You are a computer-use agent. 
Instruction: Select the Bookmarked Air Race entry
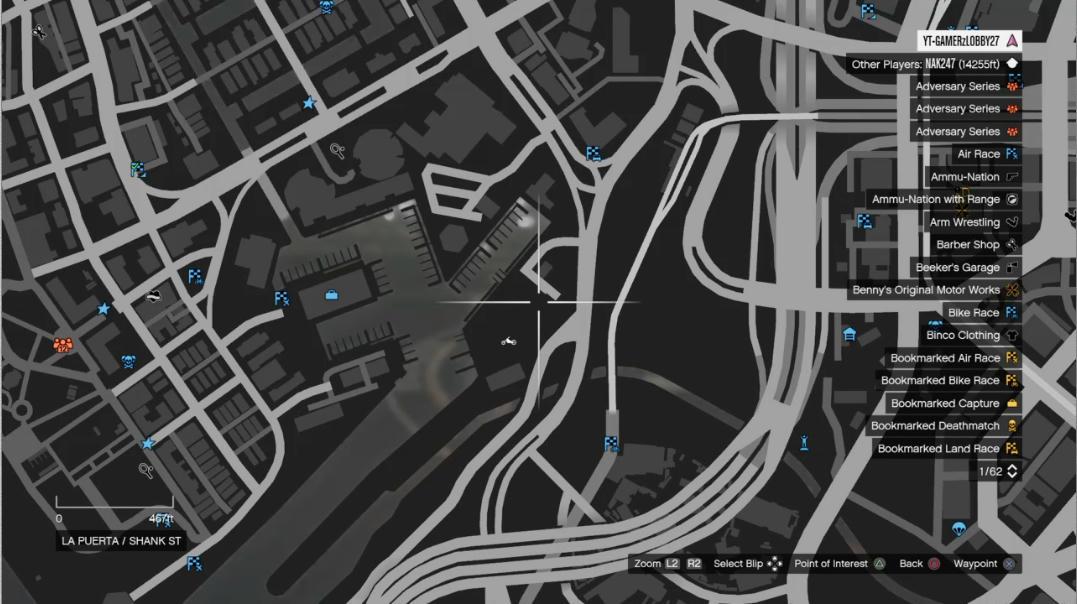pyautogui.click(x=945, y=358)
